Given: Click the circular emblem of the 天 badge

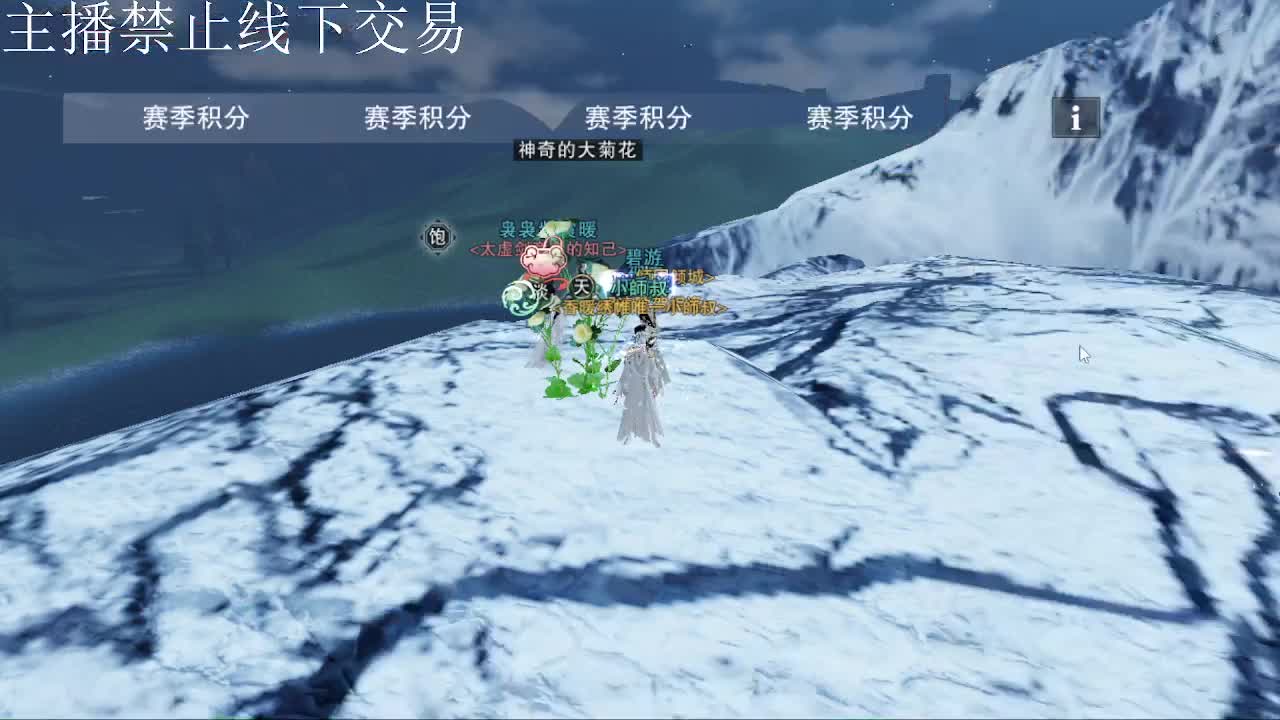Looking at the screenshot, I should click(x=583, y=287).
